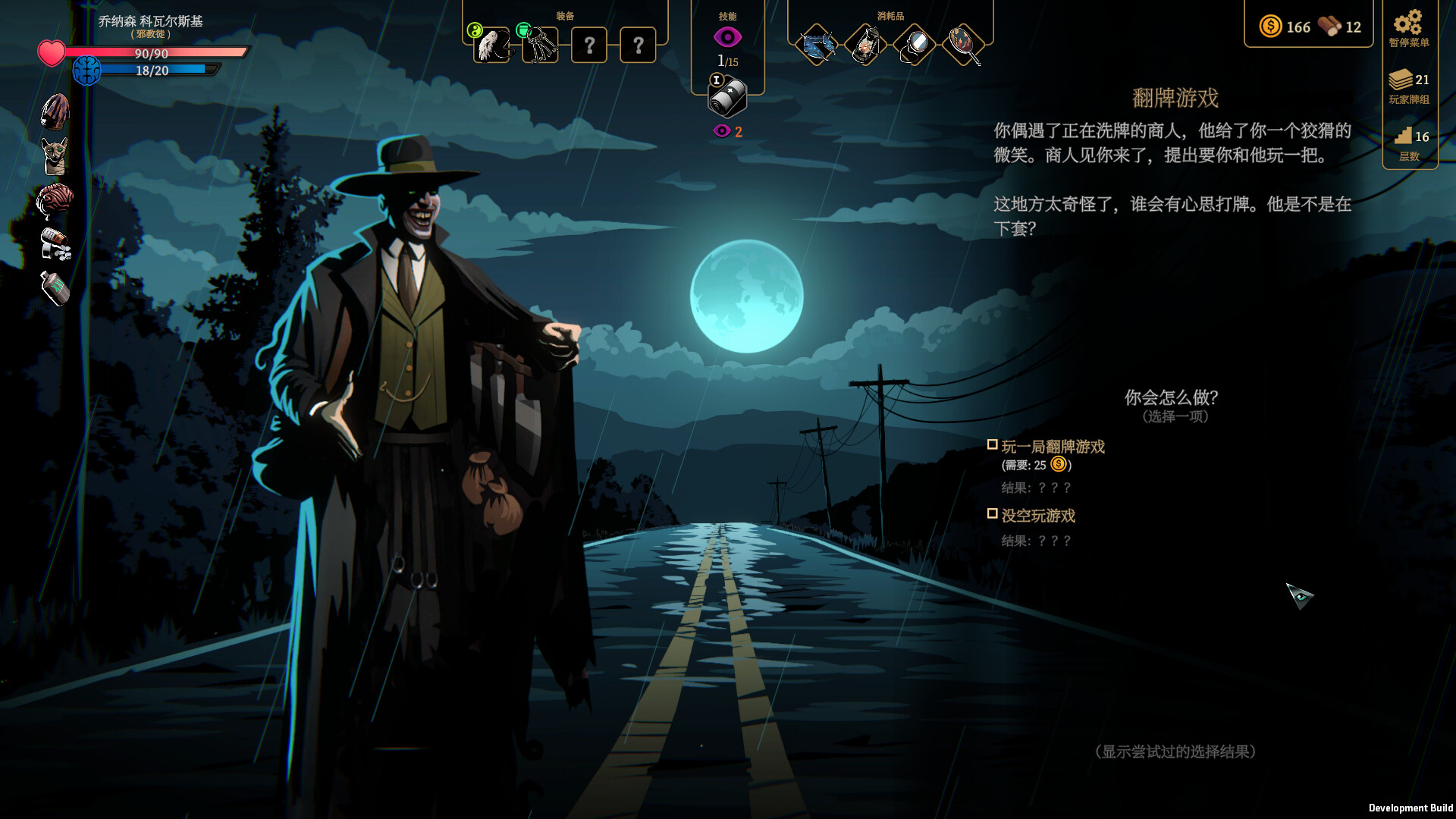Select the lantern in the 消耗品 bar
This screenshot has height=819, width=1456.
[865, 45]
